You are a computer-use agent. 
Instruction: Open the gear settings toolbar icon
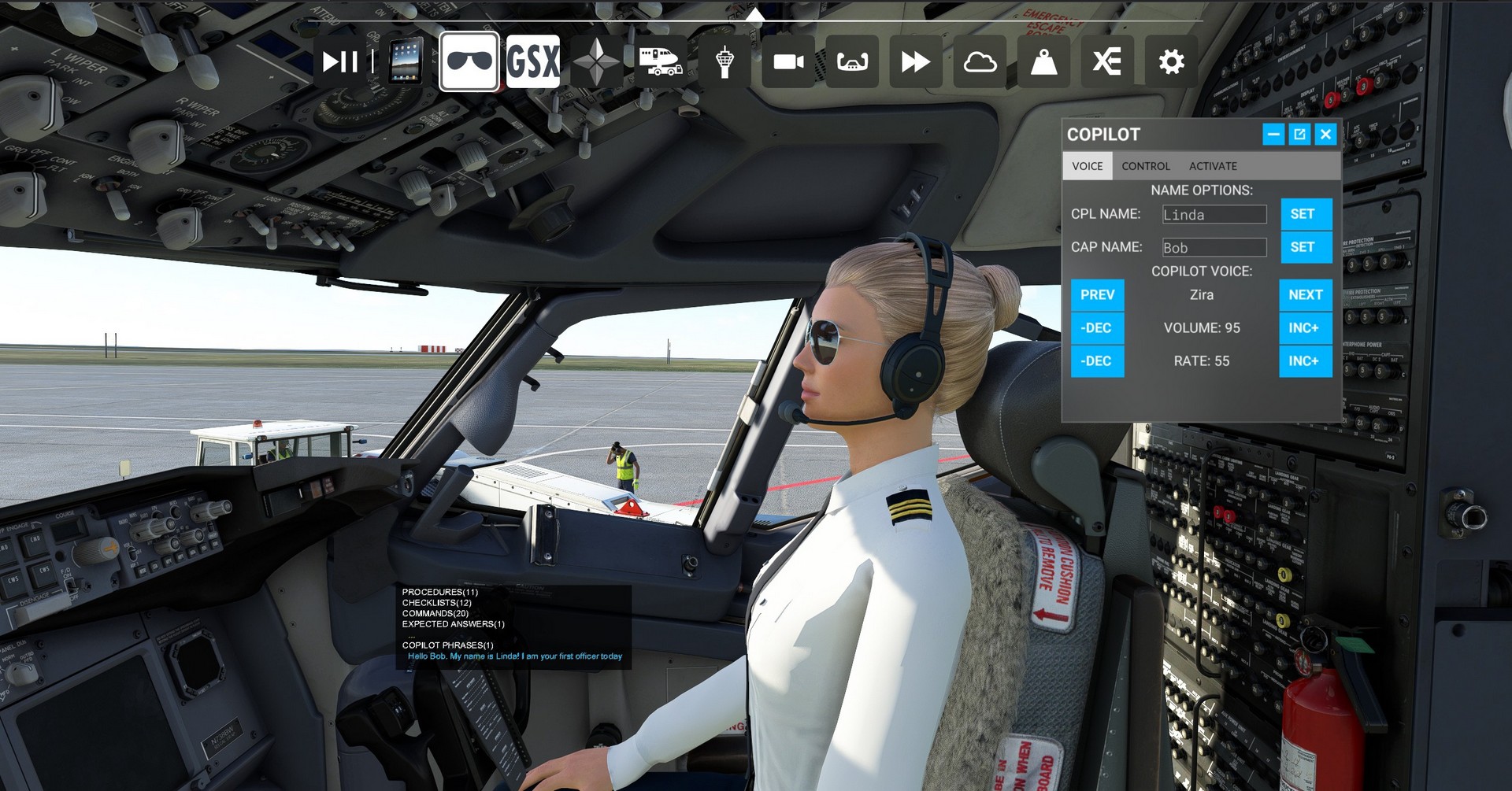point(1171,61)
